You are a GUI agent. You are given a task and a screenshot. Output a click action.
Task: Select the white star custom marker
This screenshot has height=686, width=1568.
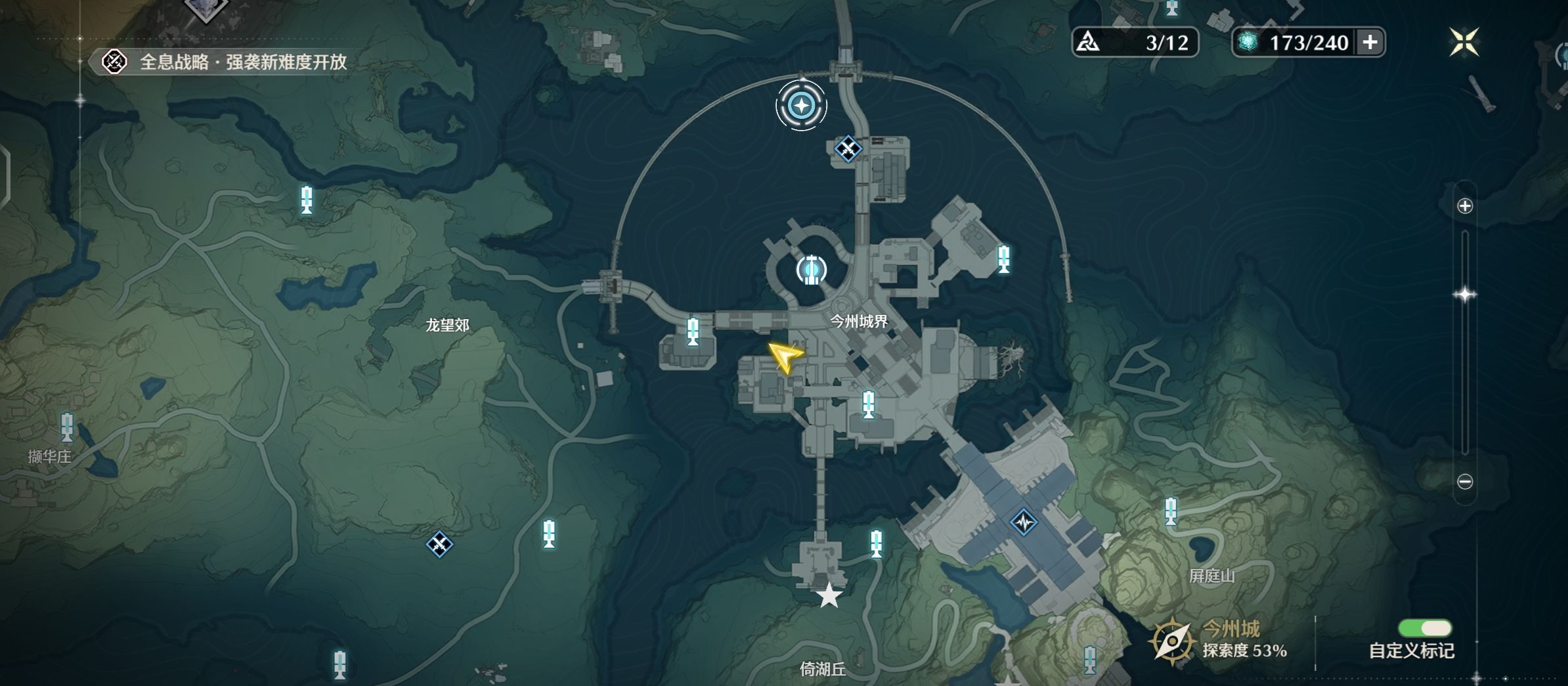click(x=829, y=596)
